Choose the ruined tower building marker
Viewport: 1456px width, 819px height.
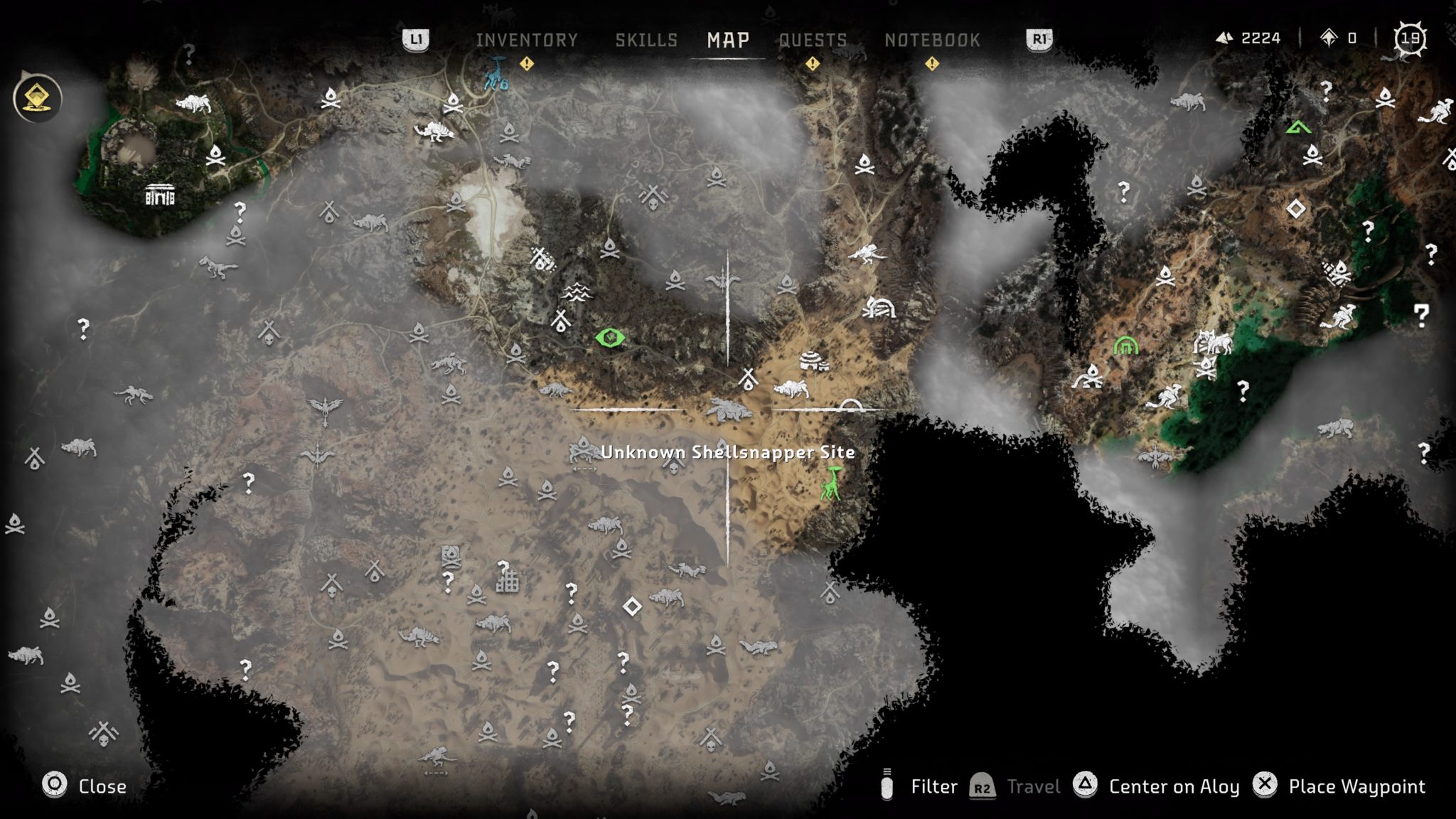pyautogui.click(x=507, y=579)
